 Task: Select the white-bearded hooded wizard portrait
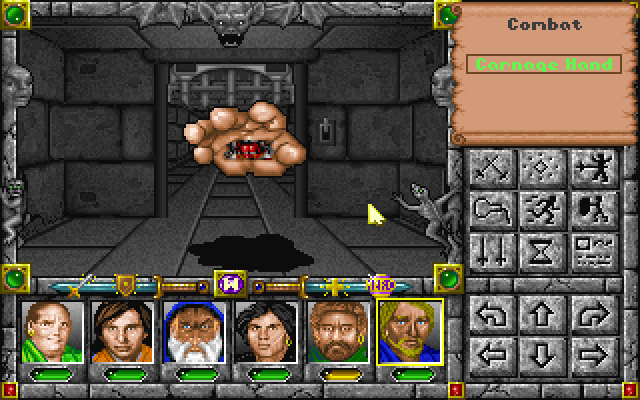tap(196, 331)
